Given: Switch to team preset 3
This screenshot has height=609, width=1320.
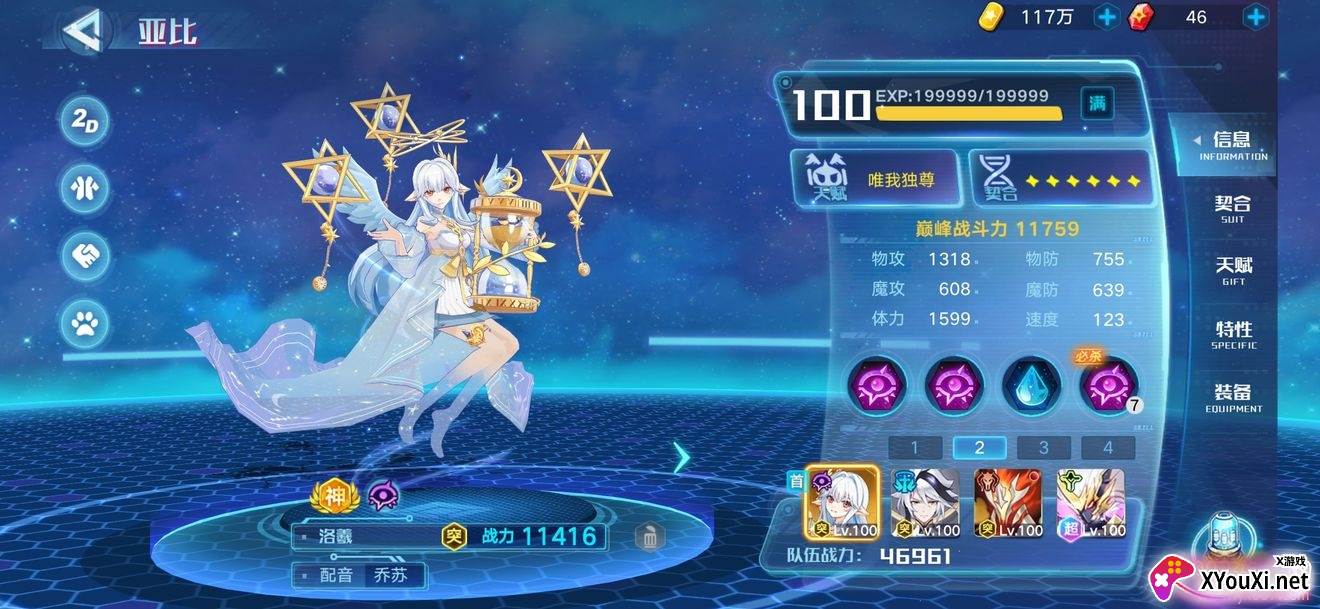Looking at the screenshot, I should tap(1043, 448).
